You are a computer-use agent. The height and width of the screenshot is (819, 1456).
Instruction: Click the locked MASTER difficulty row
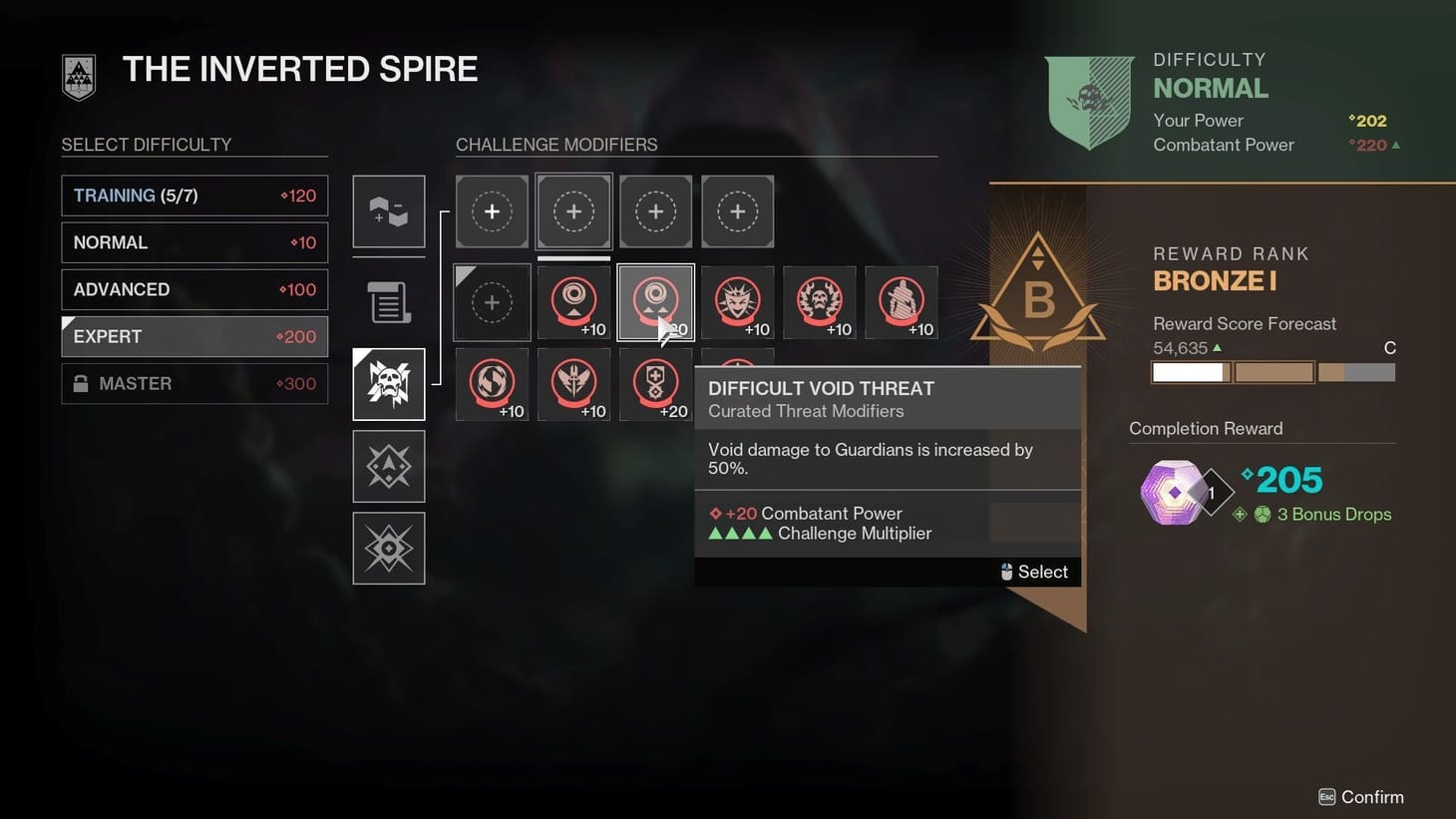pyautogui.click(x=193, y=383)
